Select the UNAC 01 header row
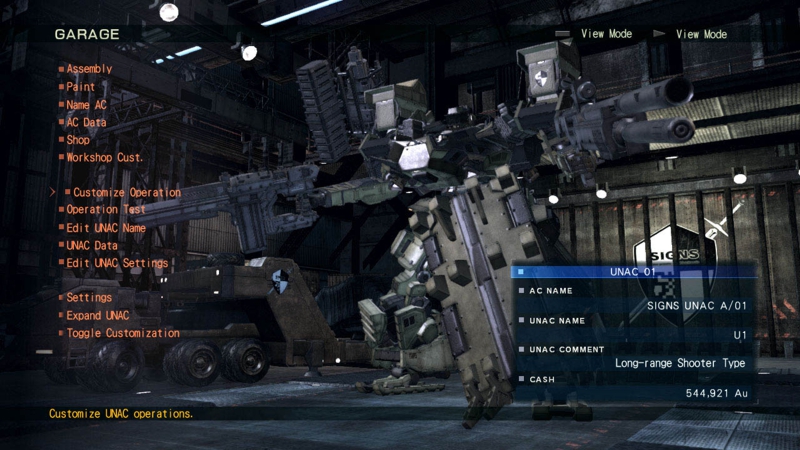Viewport: 800px width, 450px height. 632,271
